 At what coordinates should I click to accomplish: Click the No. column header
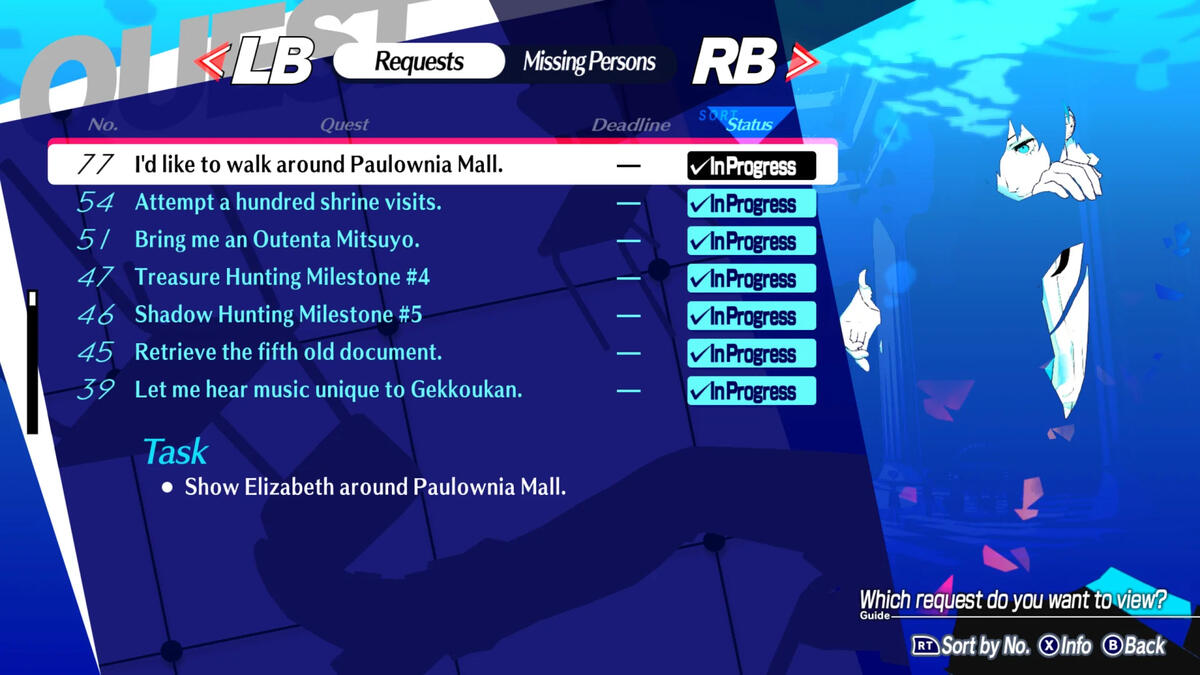102,125
